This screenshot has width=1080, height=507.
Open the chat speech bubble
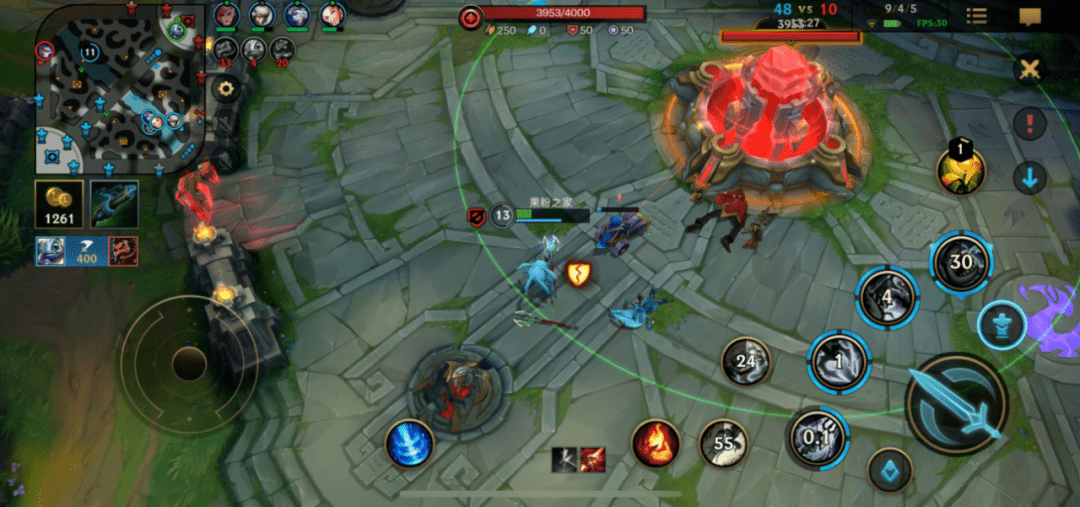coord(1030,16)
